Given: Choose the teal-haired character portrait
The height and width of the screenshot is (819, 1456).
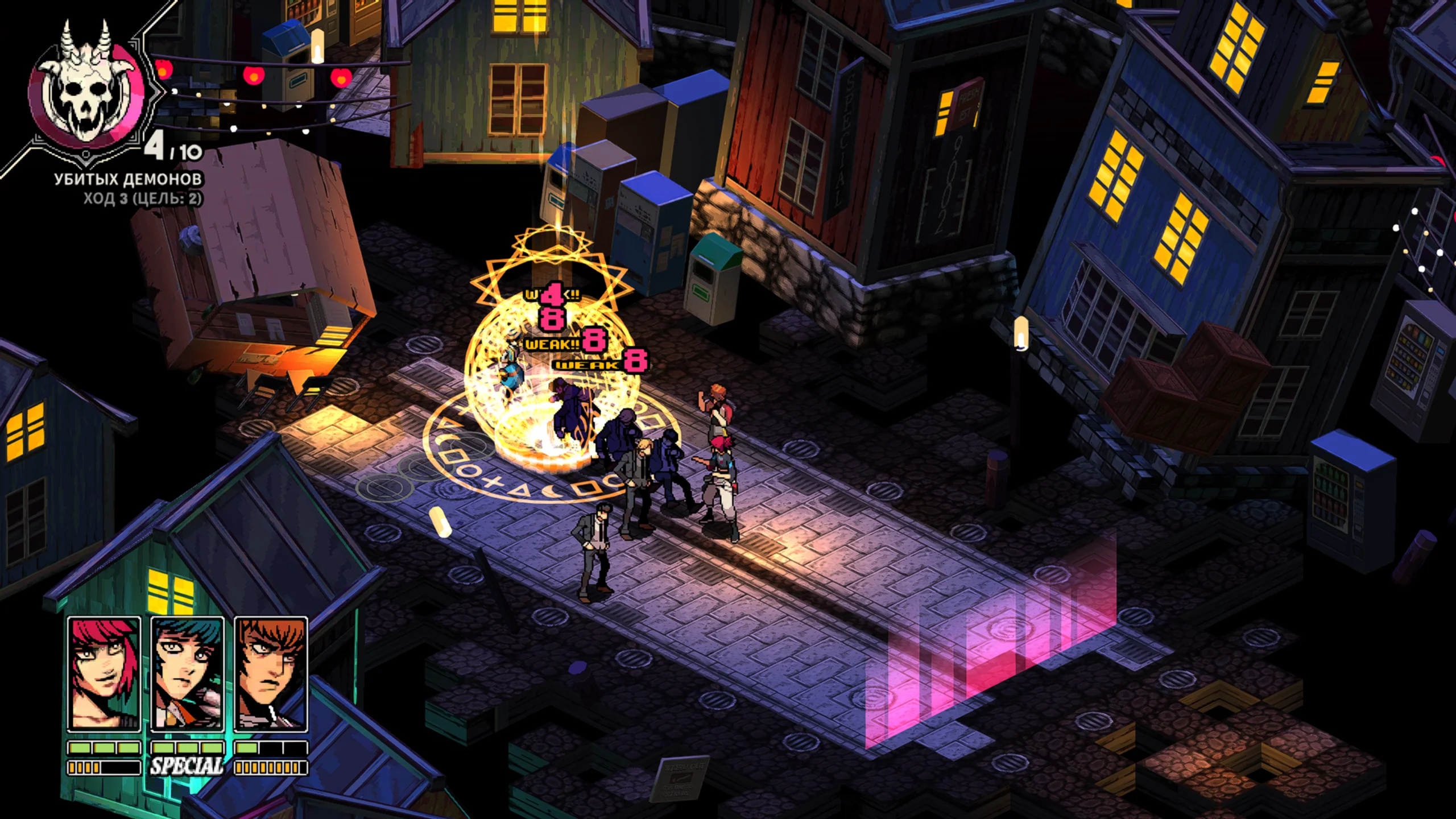Looking at the screenshot, I should pyautogui.click(x=187, y=673).
